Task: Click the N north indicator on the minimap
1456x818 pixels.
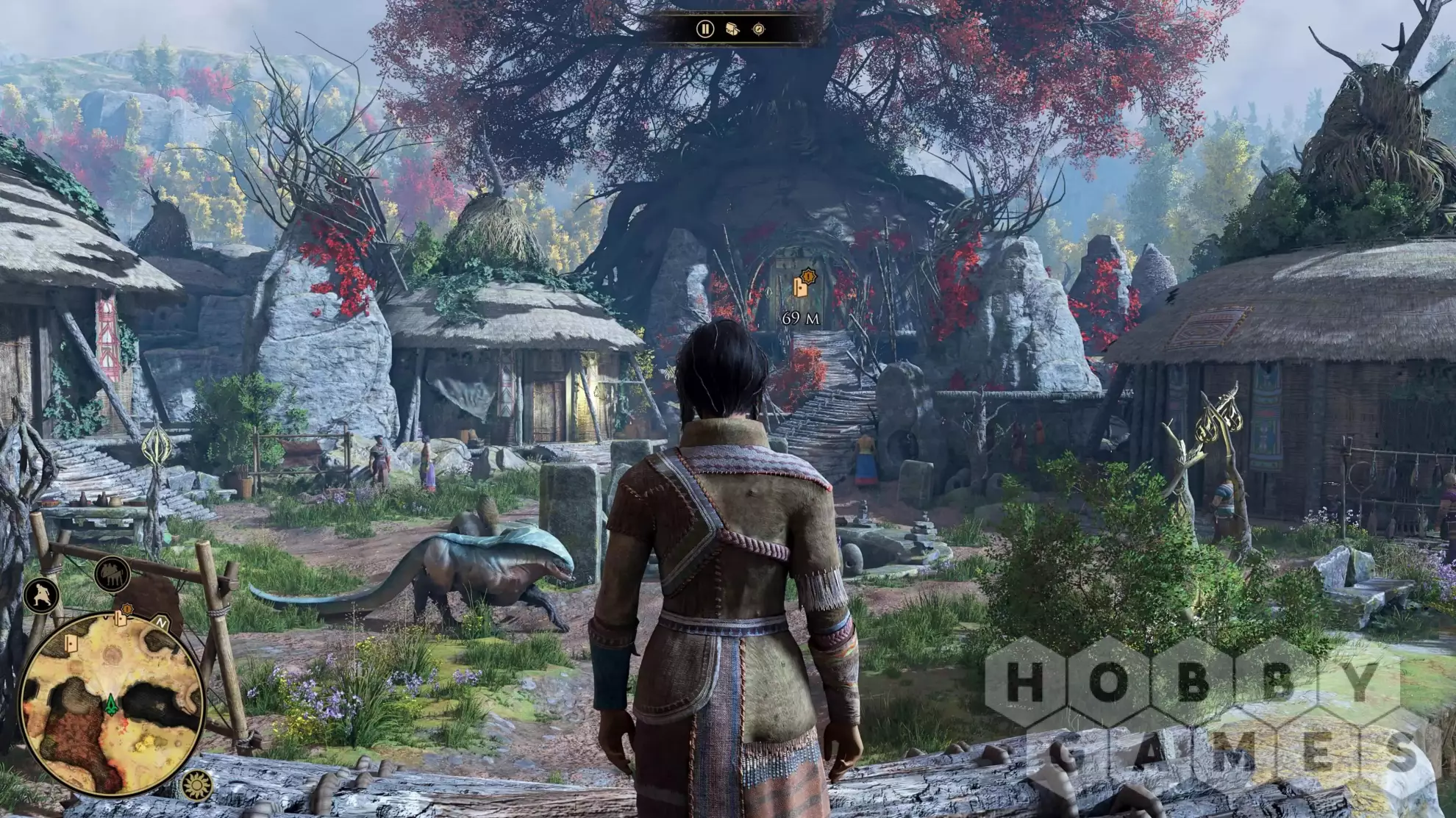Action: 162,623
